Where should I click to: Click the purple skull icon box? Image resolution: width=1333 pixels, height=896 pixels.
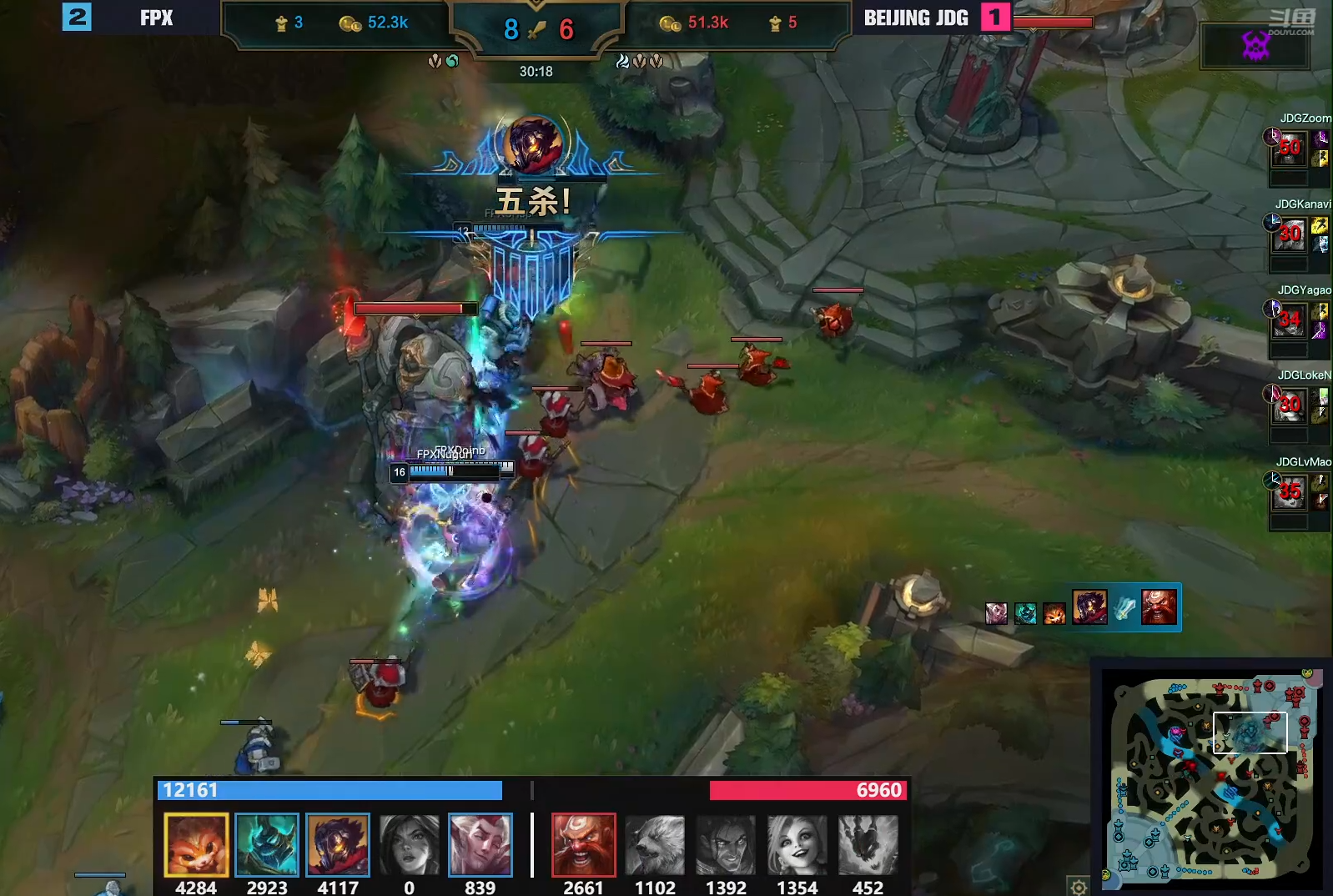pyautogui.click(x=1255, y=46)
